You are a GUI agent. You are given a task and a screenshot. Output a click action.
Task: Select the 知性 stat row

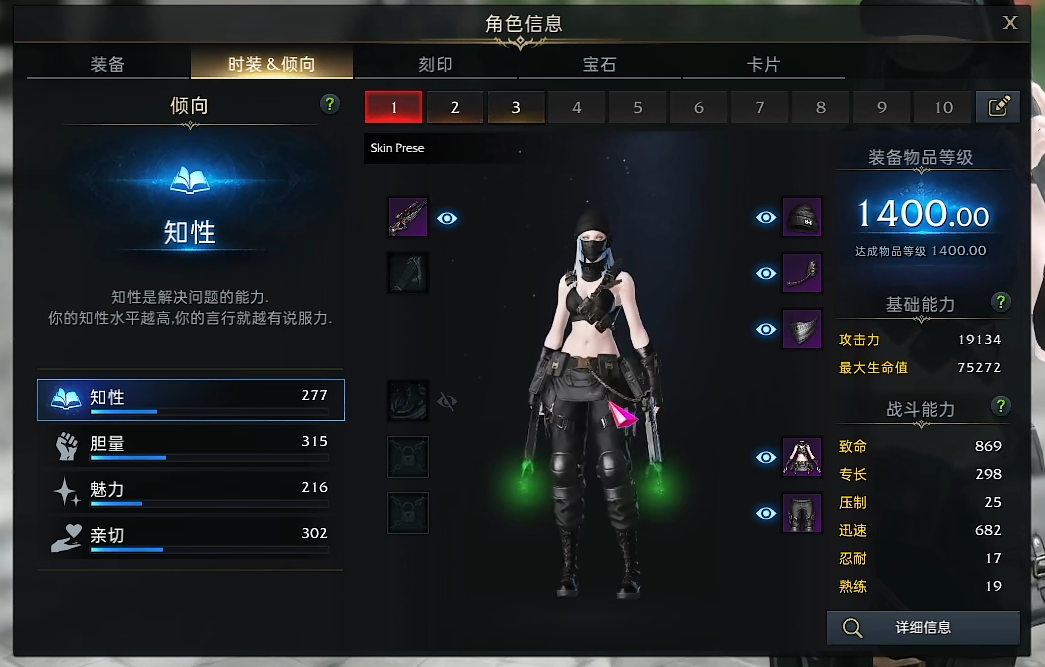[x=190, y=399]
